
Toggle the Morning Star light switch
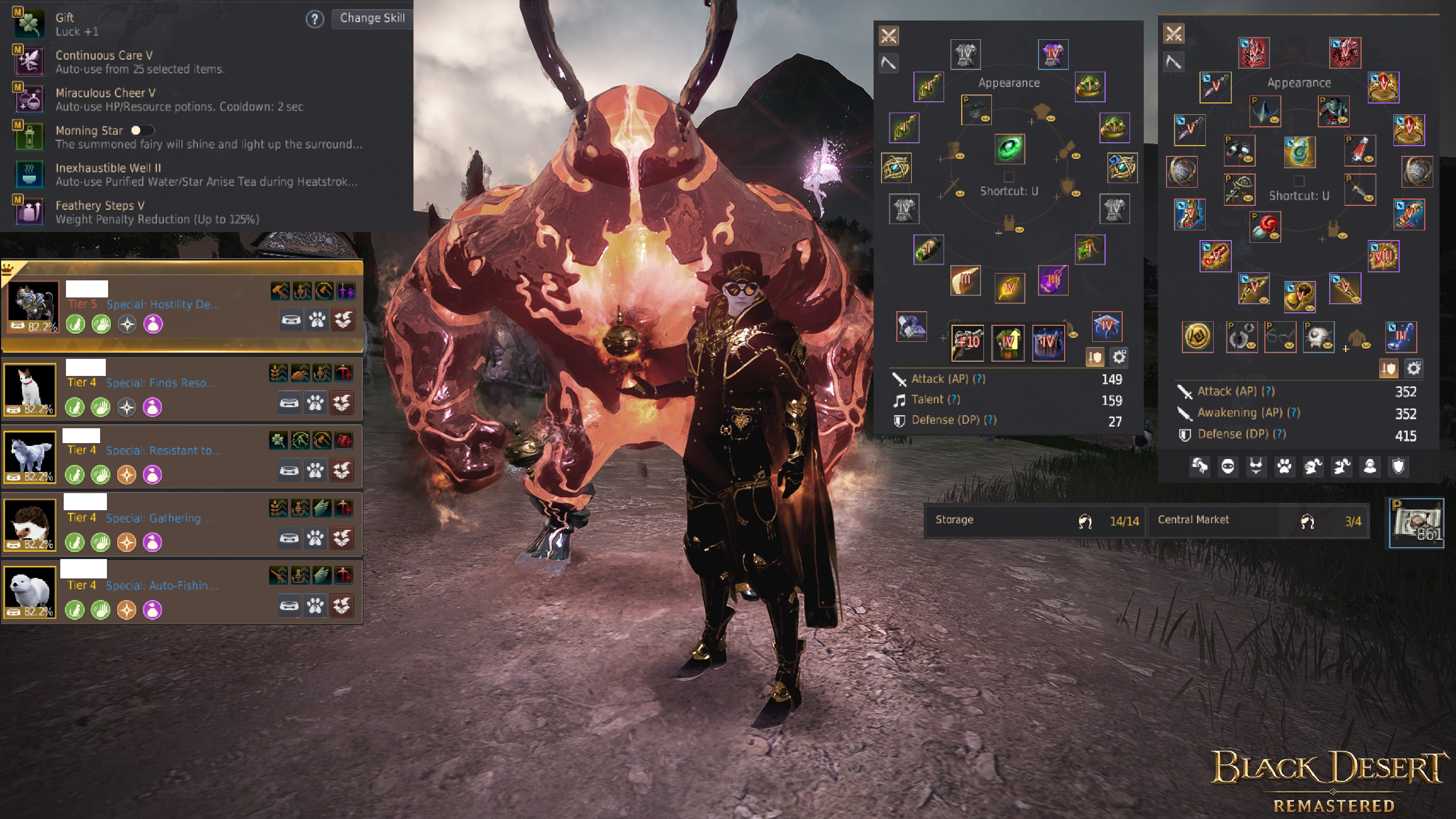pos(142,130)
